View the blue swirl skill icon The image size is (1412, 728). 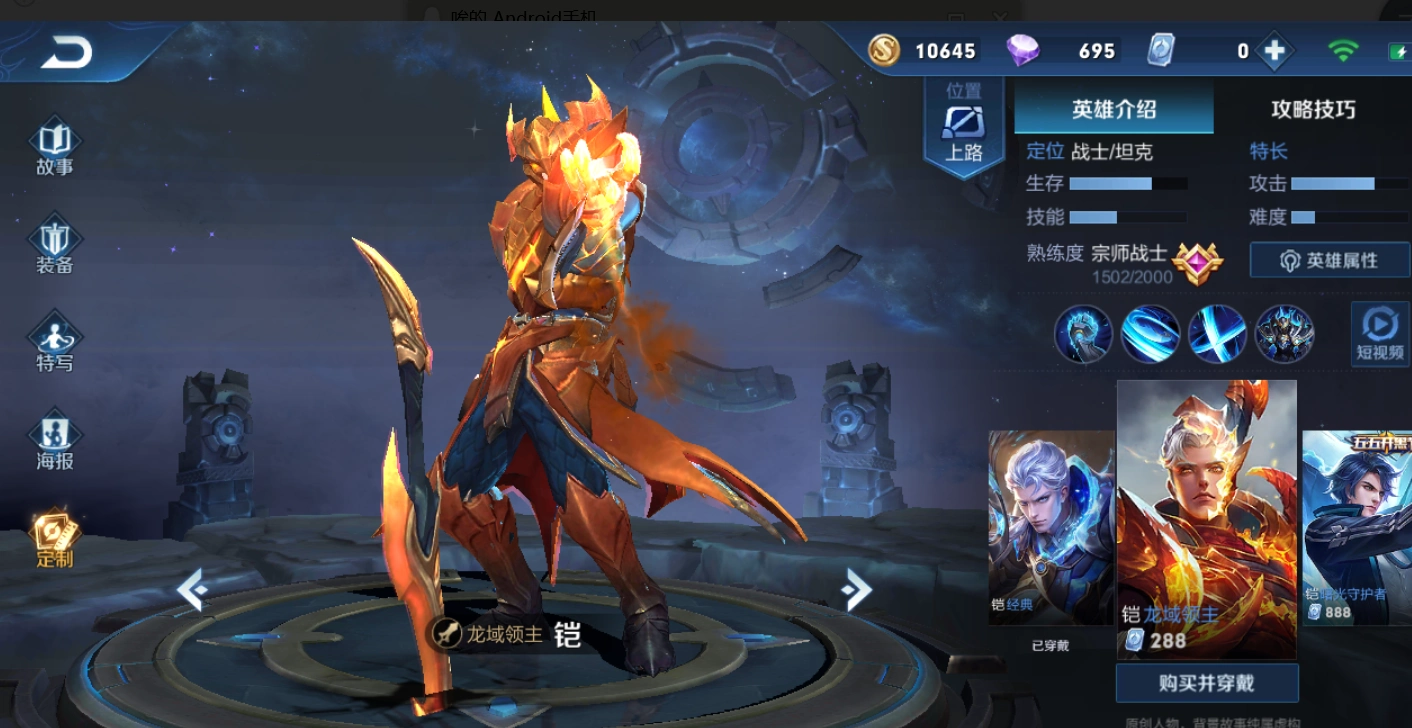[1150, 334]
